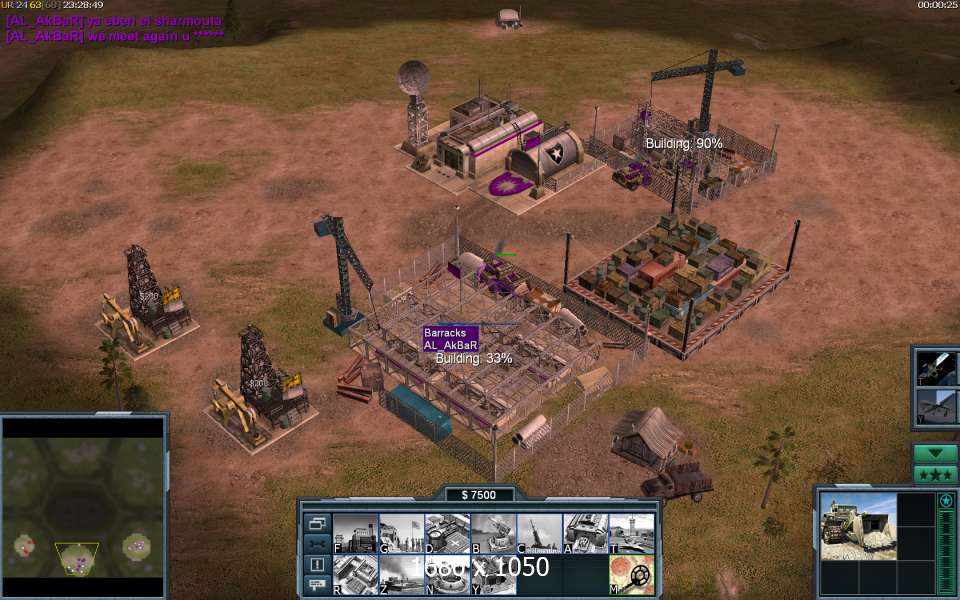Open the three-star Generals powers button

coord(935,474)
